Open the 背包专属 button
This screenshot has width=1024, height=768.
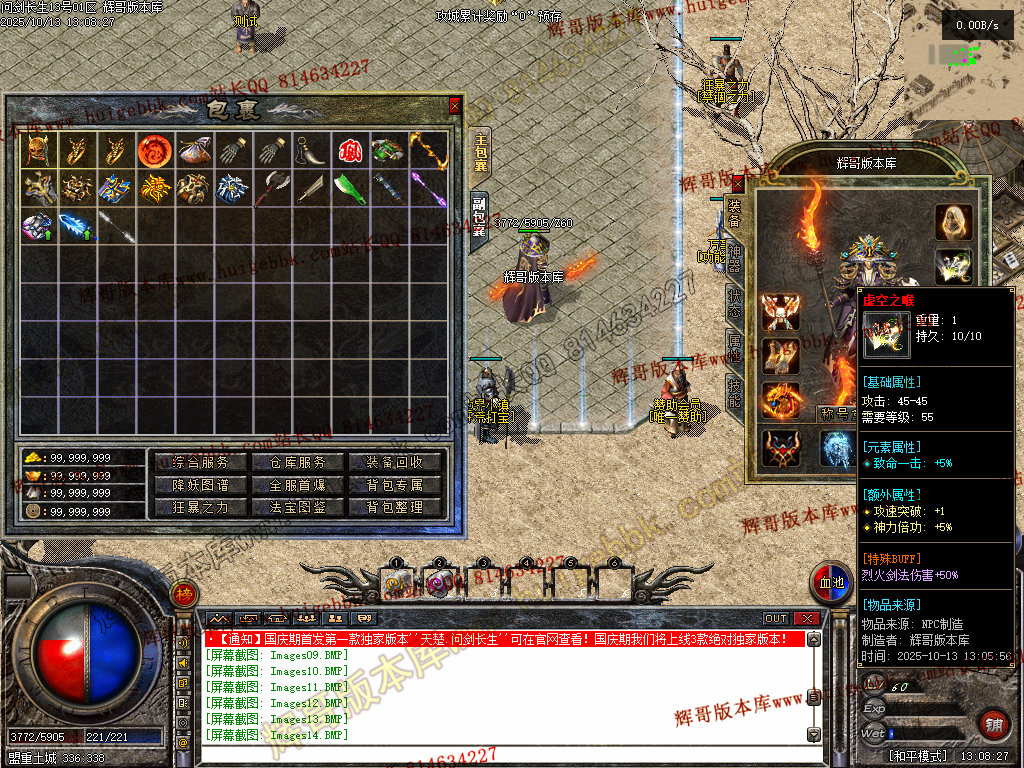tap(395, 485)
